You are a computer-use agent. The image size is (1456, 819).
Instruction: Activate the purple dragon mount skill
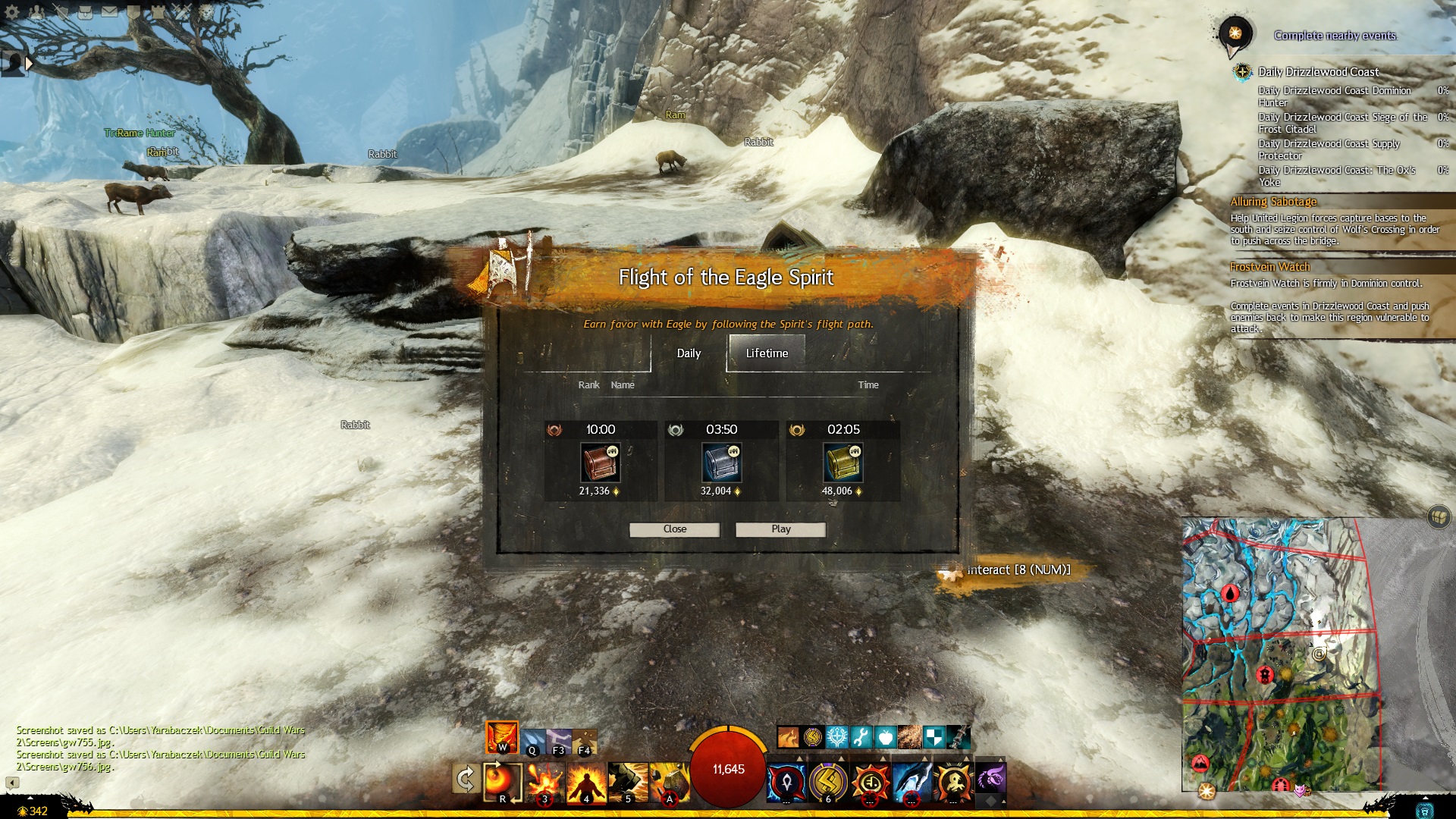(990, 779)
